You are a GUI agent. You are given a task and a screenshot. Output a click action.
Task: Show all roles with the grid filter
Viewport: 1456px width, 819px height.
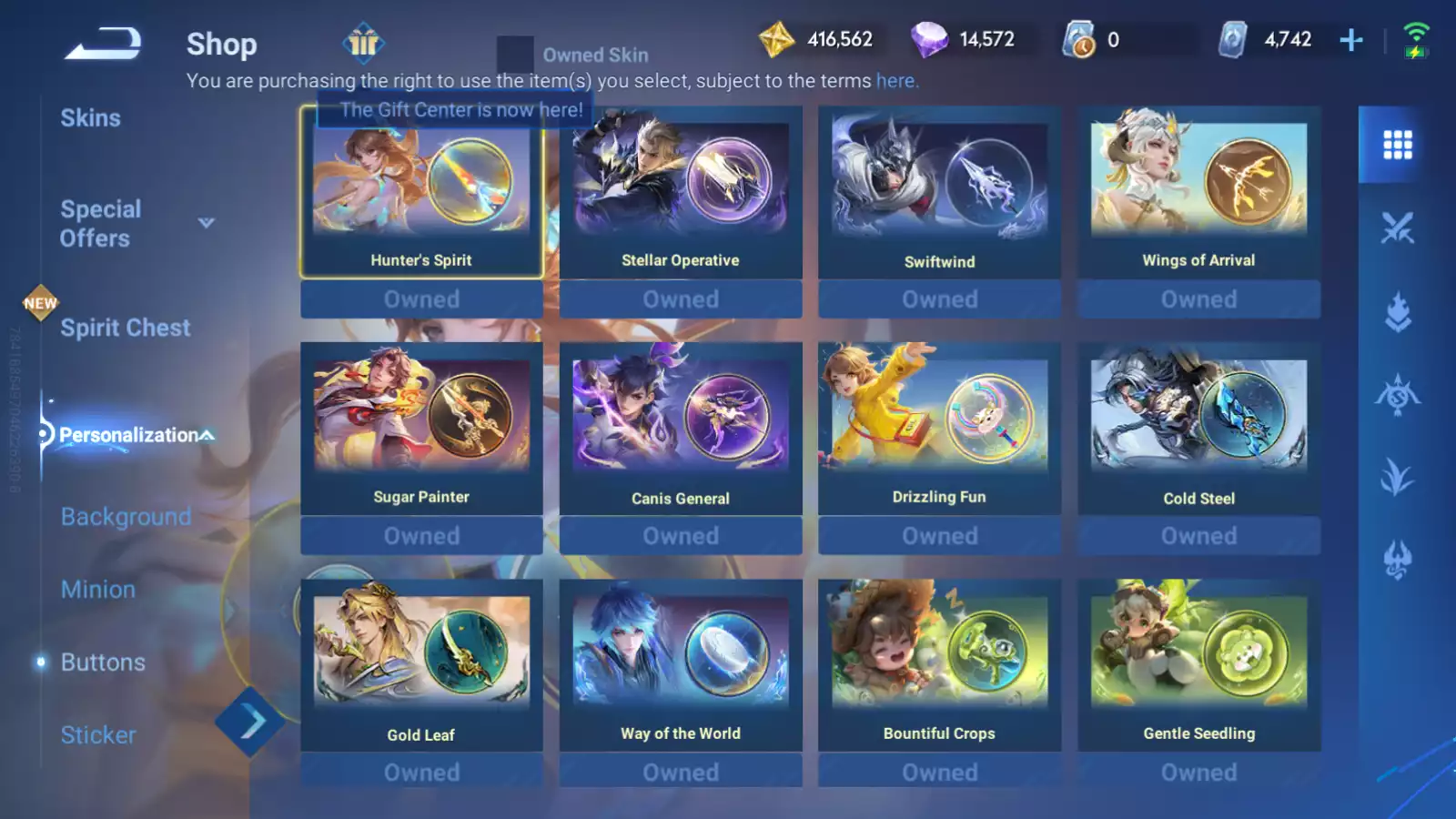pyautogui.click(x=1397, y=145)
